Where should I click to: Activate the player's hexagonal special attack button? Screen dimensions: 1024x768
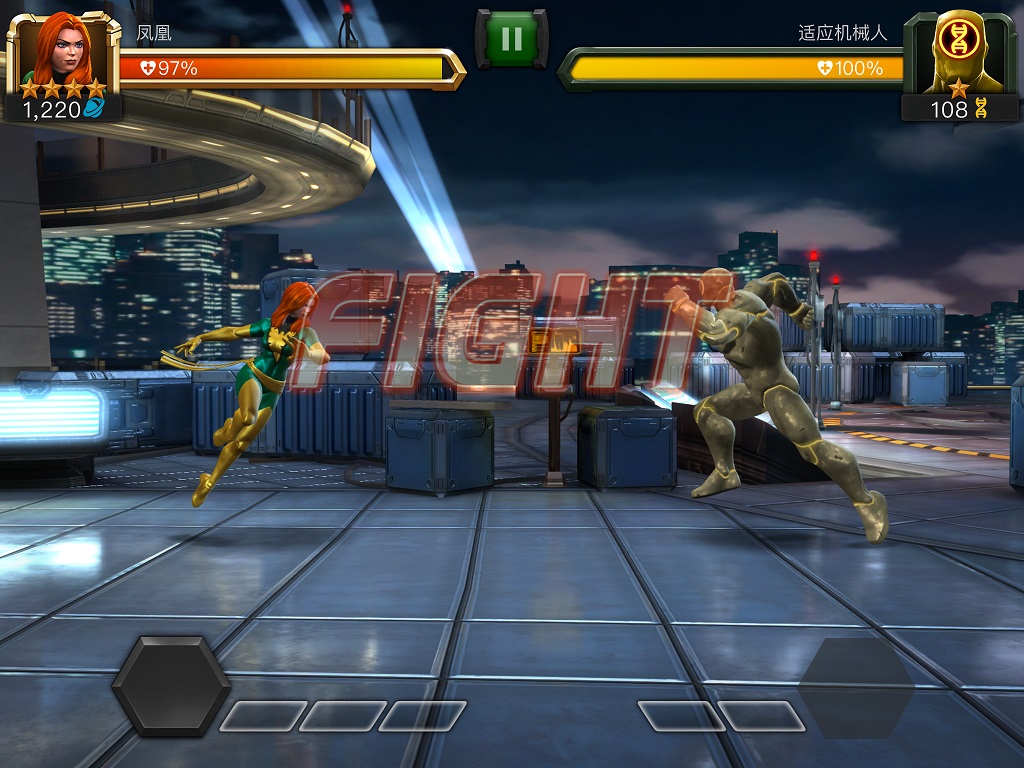pos(171,686)
